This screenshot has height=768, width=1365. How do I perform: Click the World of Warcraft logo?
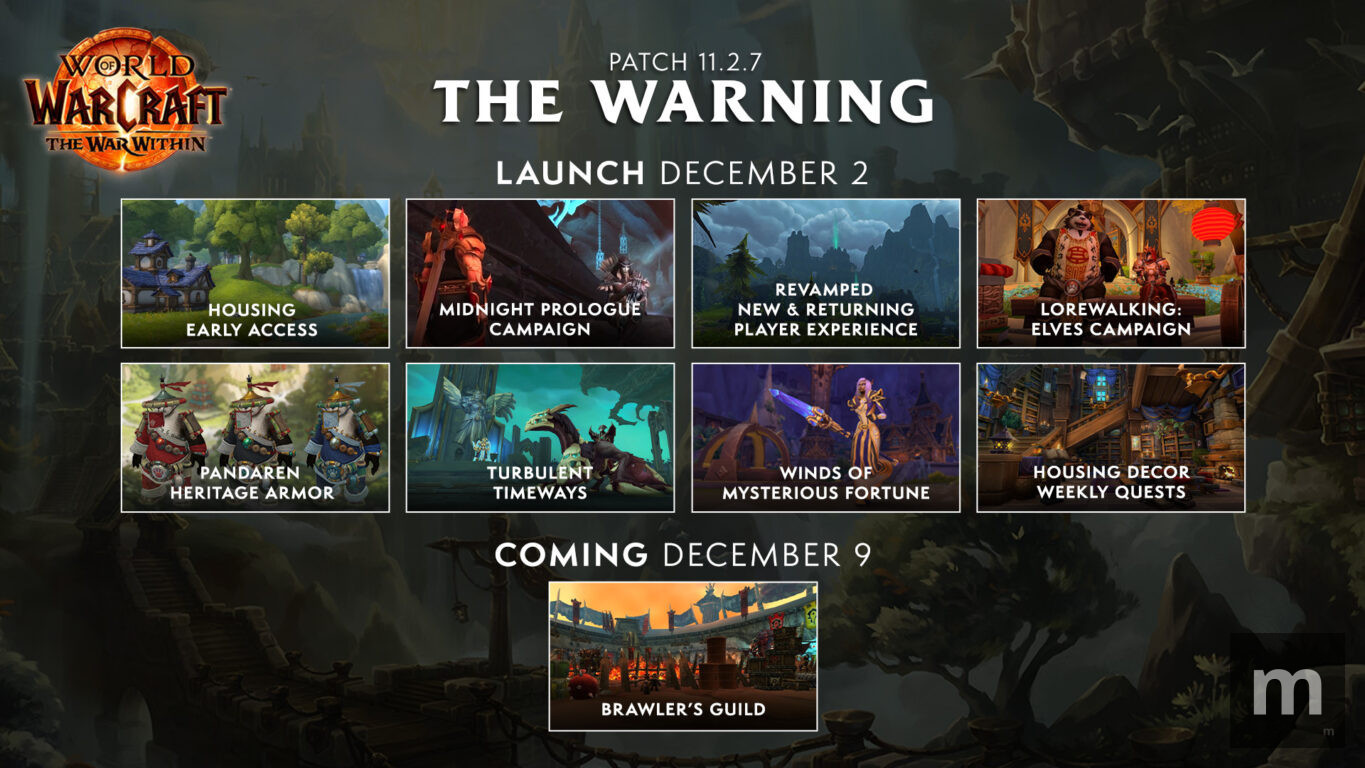pyautogui.click(x=127, y=98)
